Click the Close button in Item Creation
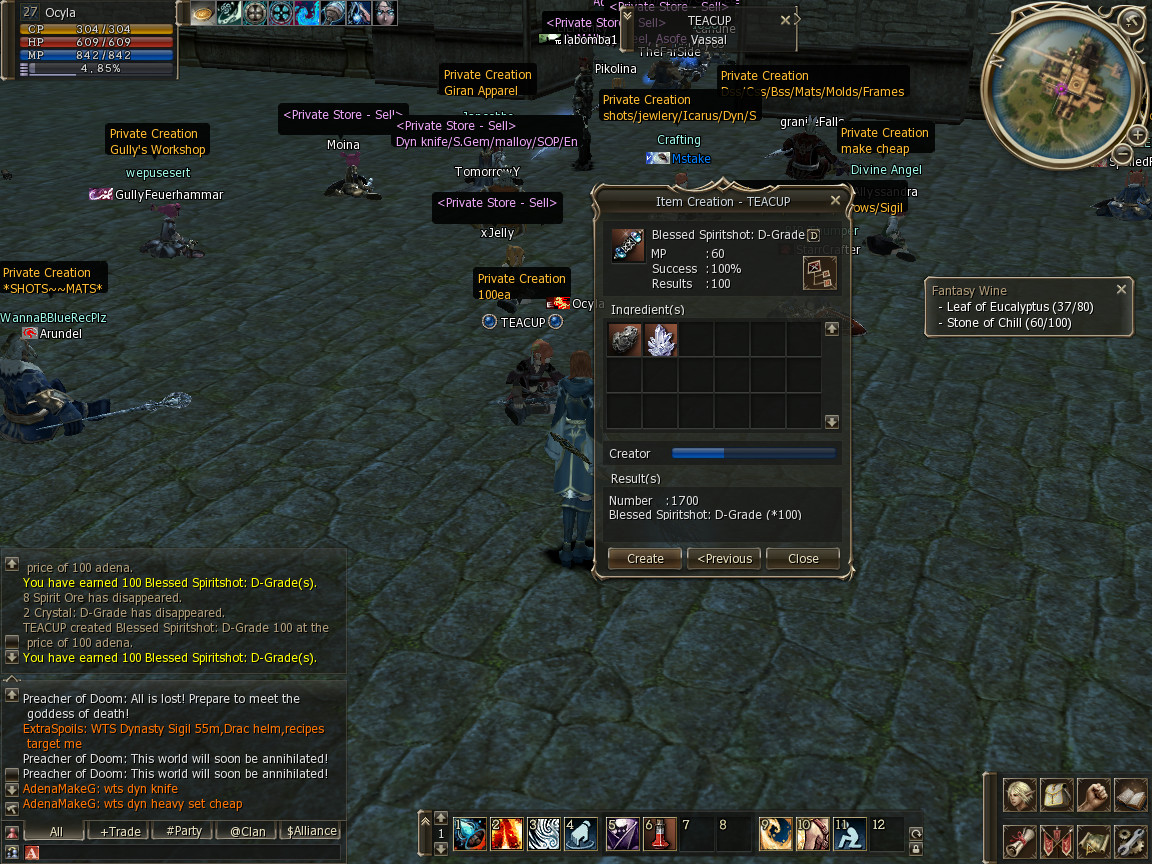Screen dimensions: 1152x864 (802, 558)
